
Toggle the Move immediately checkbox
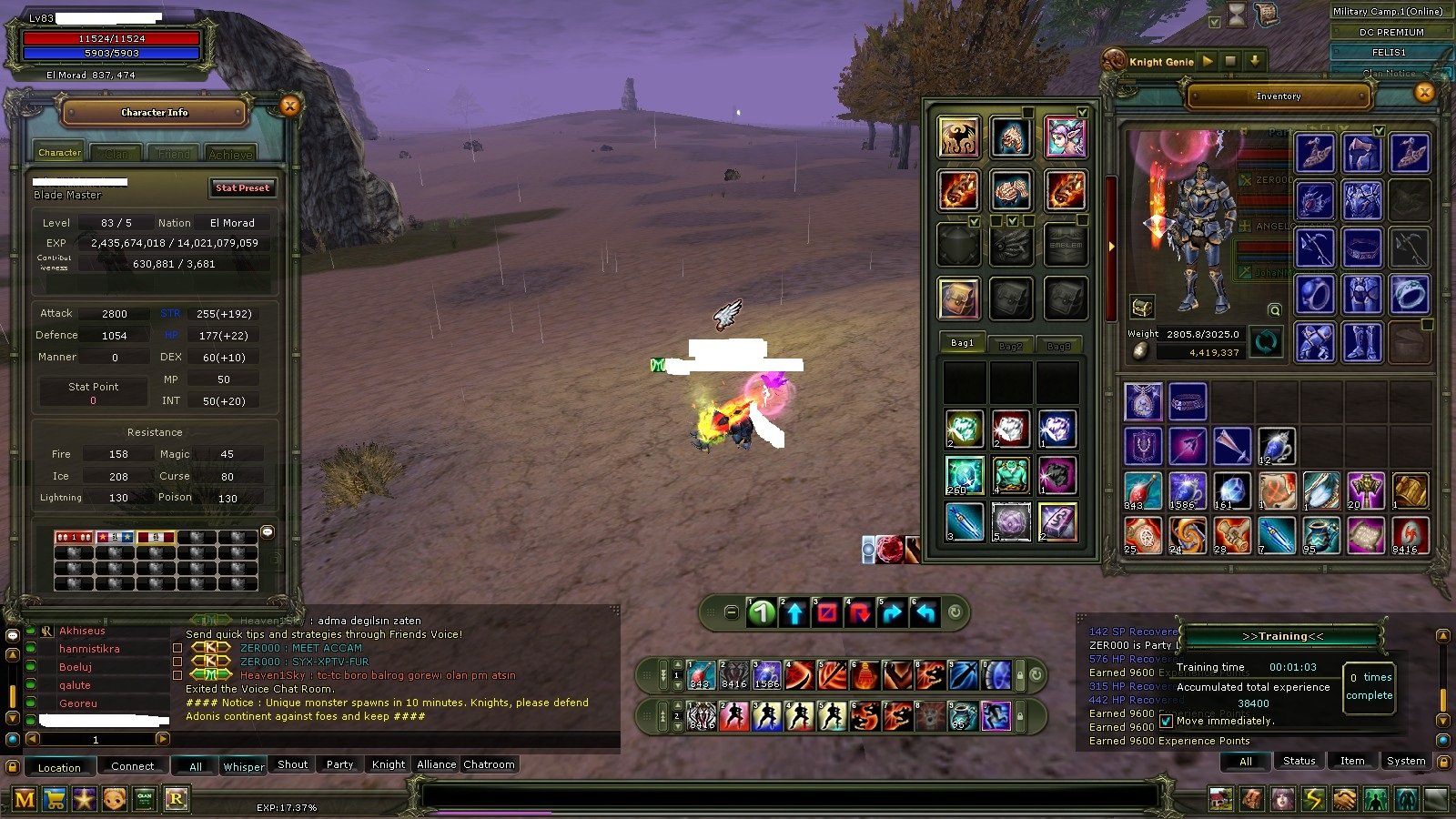(x=1167, y=721)
